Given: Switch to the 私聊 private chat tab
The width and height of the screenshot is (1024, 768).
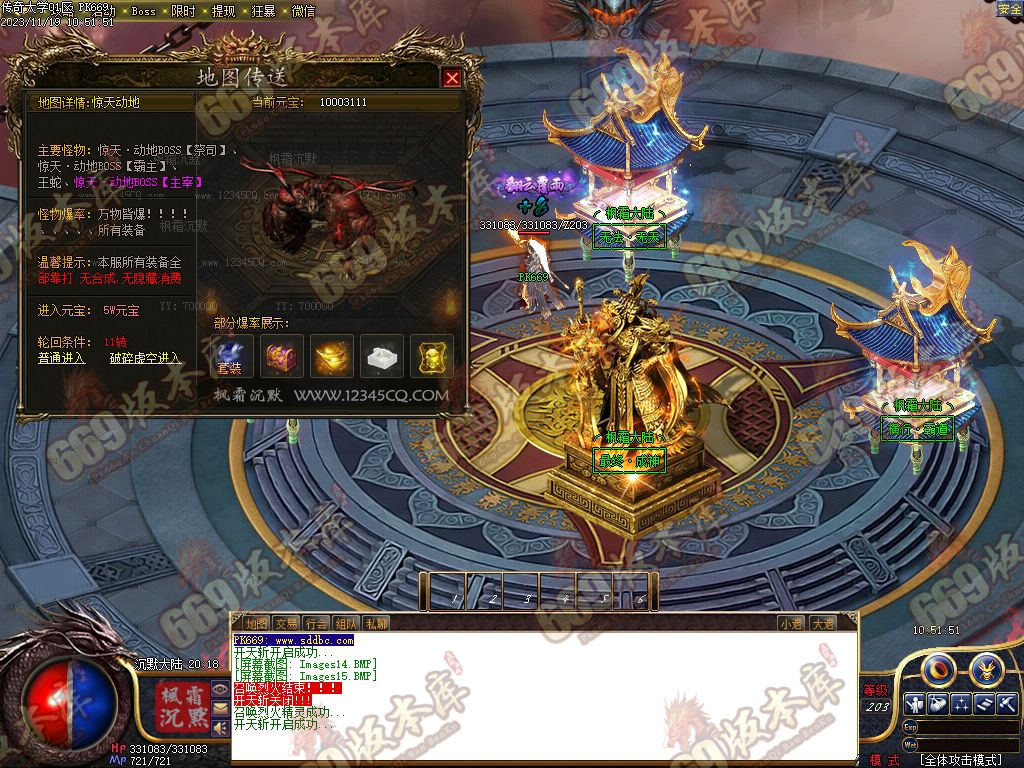Looking at the screenshot, I should tap(377, 623).
